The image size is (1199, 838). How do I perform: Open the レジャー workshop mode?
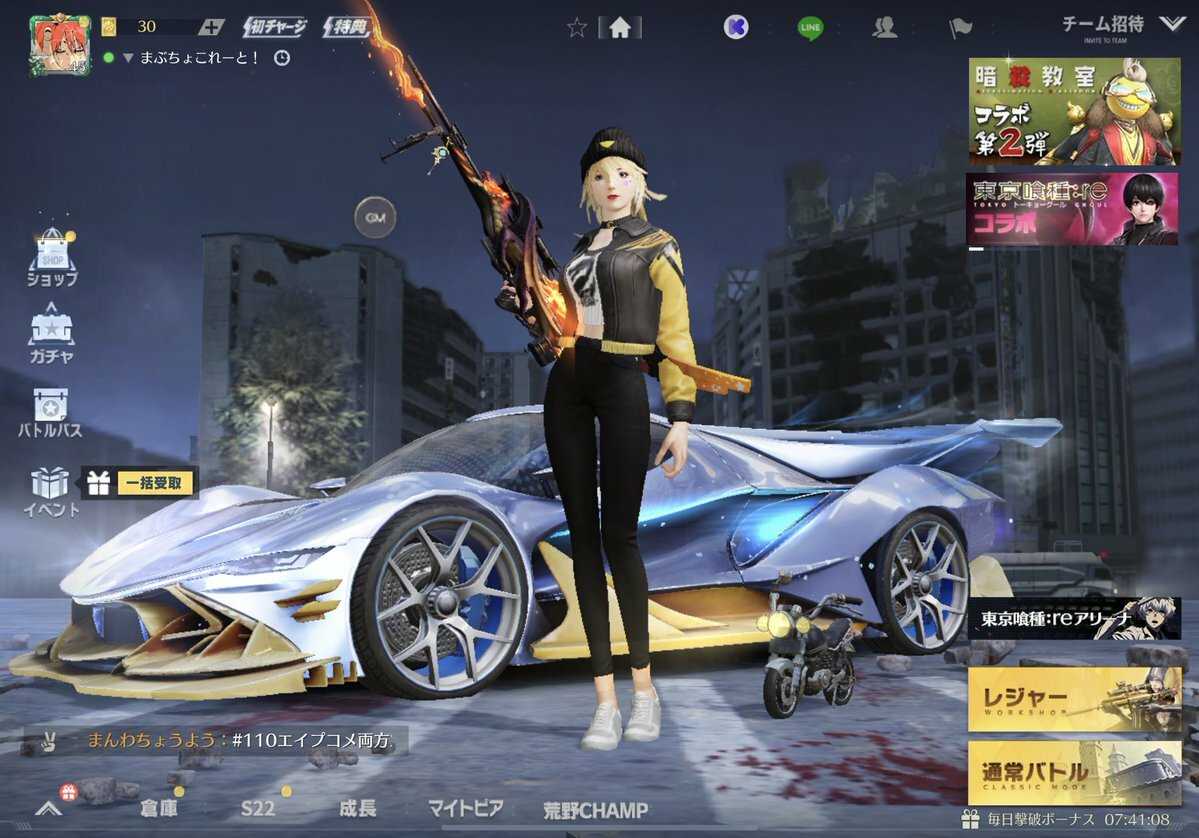coord(1074,699)
